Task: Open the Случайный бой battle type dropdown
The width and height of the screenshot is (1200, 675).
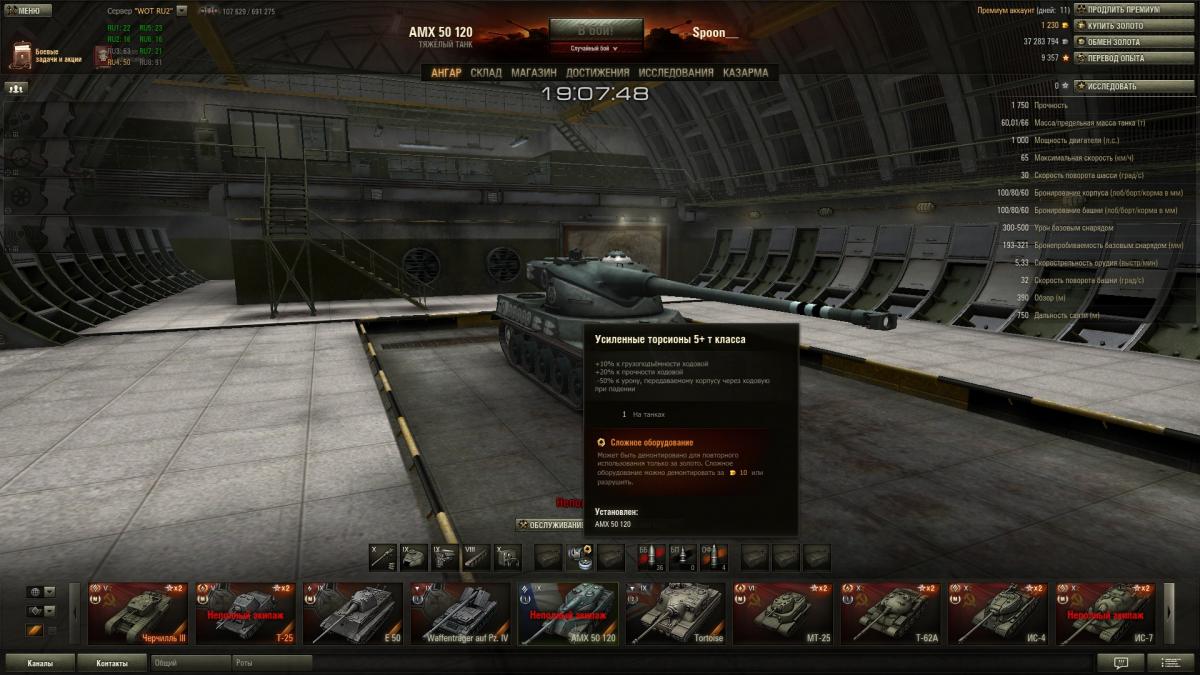Action: 596,48
